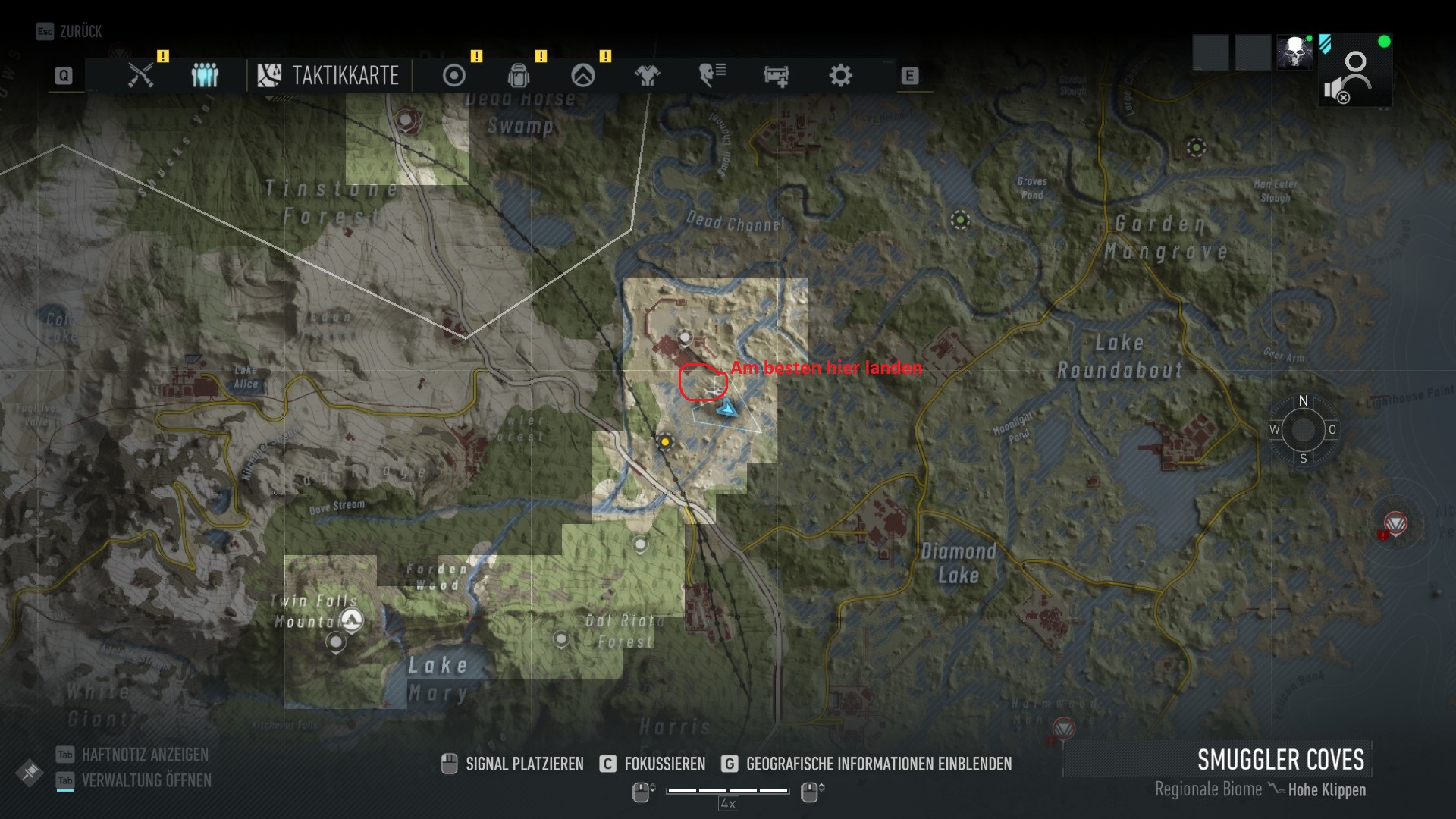
Task: Mute voice chat via the speaker icon
Action: [1335, 89]
